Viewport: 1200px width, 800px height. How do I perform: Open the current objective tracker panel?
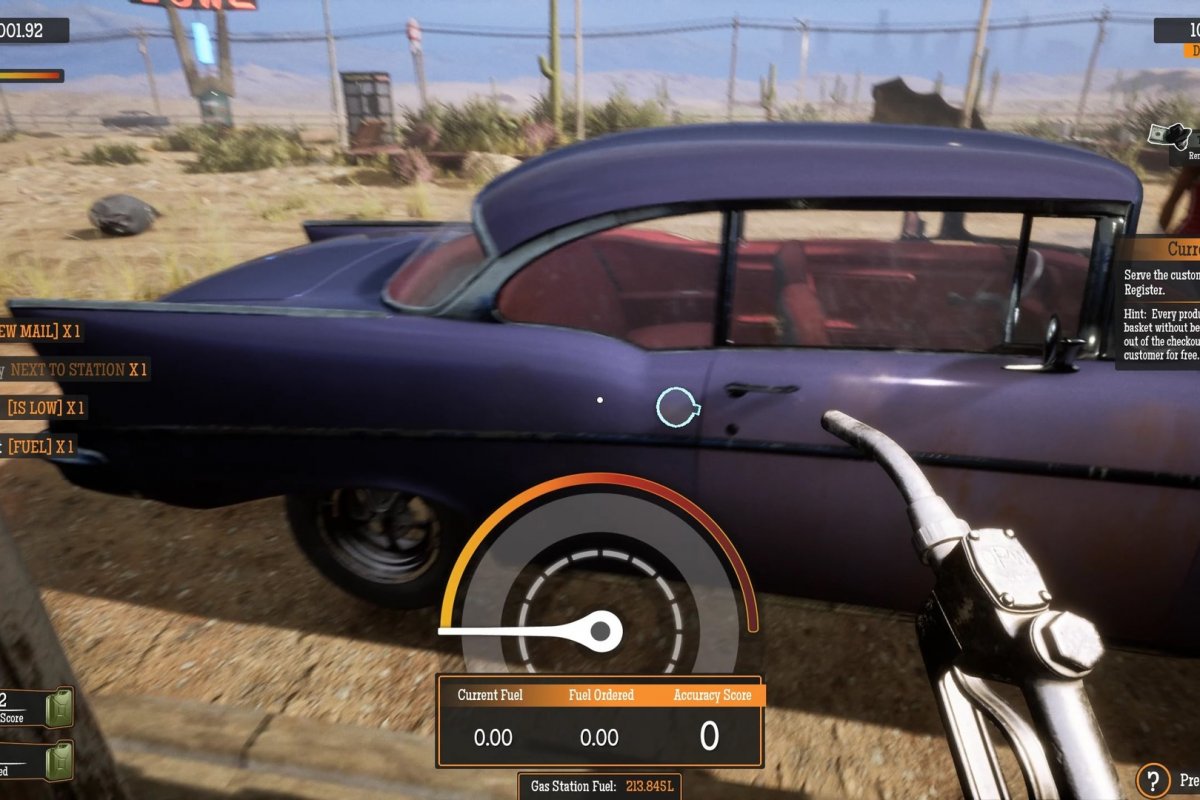point(1159,301)
